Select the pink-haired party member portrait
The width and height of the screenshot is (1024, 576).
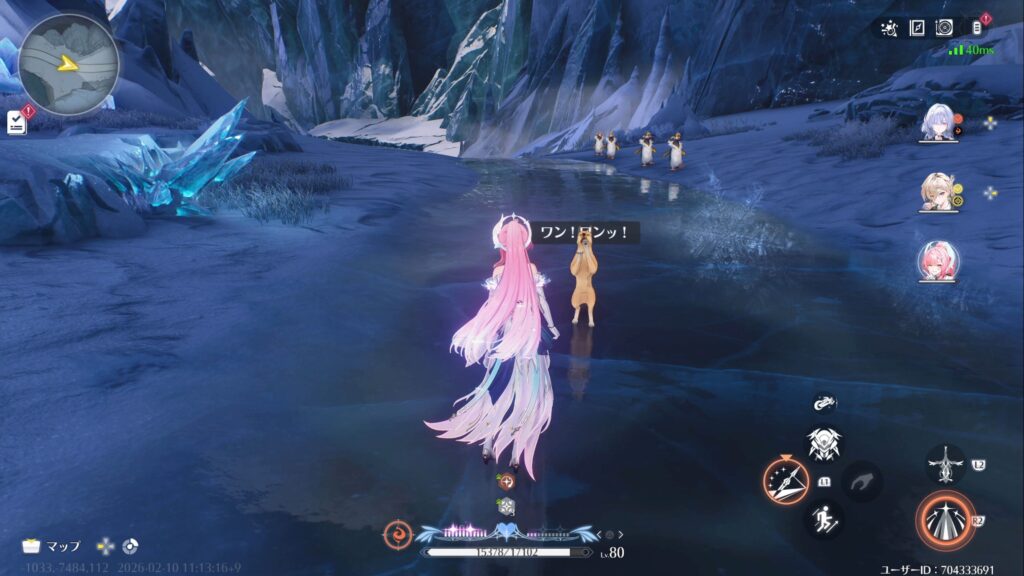[x=938, y=261]
